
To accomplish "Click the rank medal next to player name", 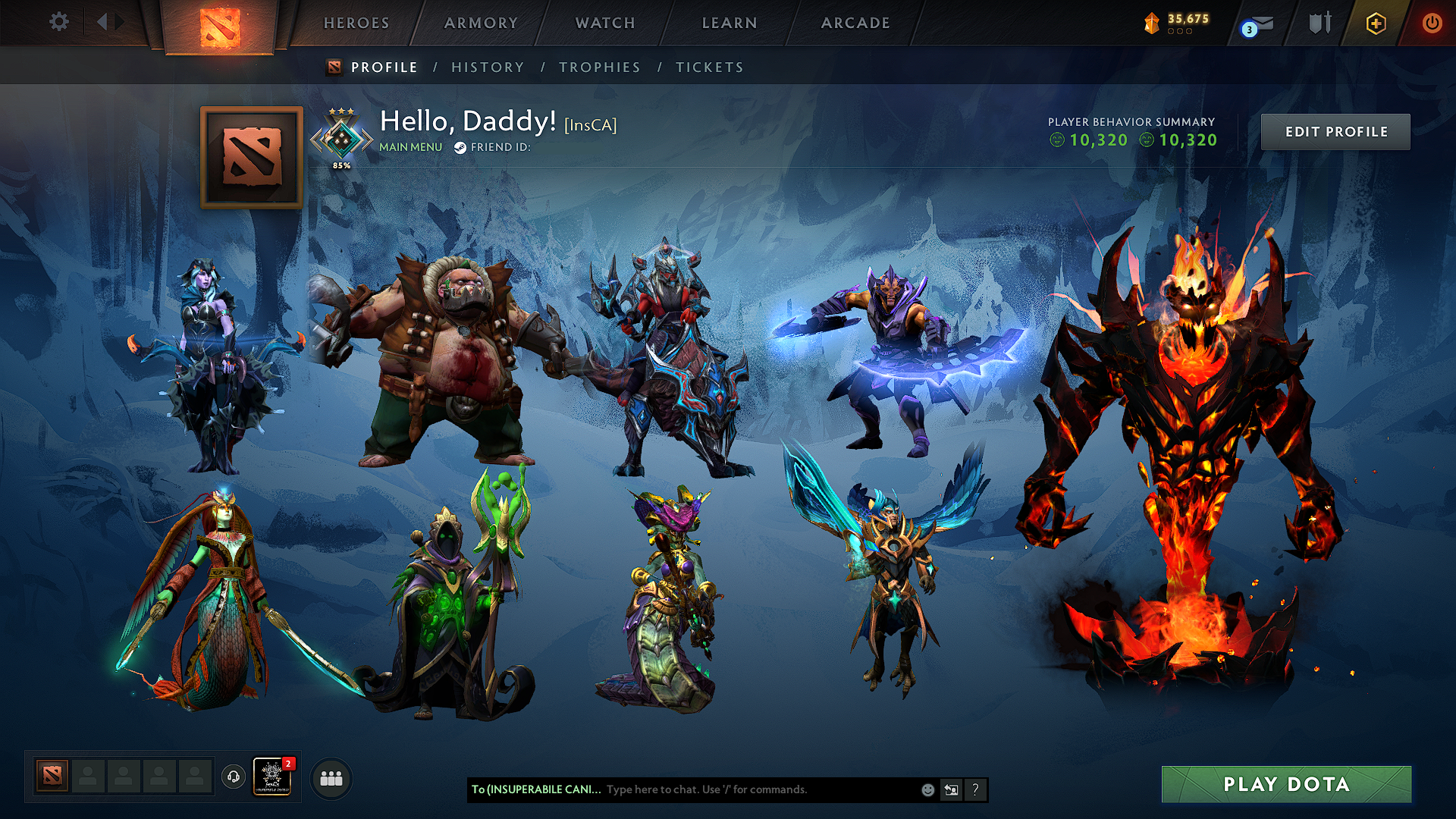I will tap(341, 136).
